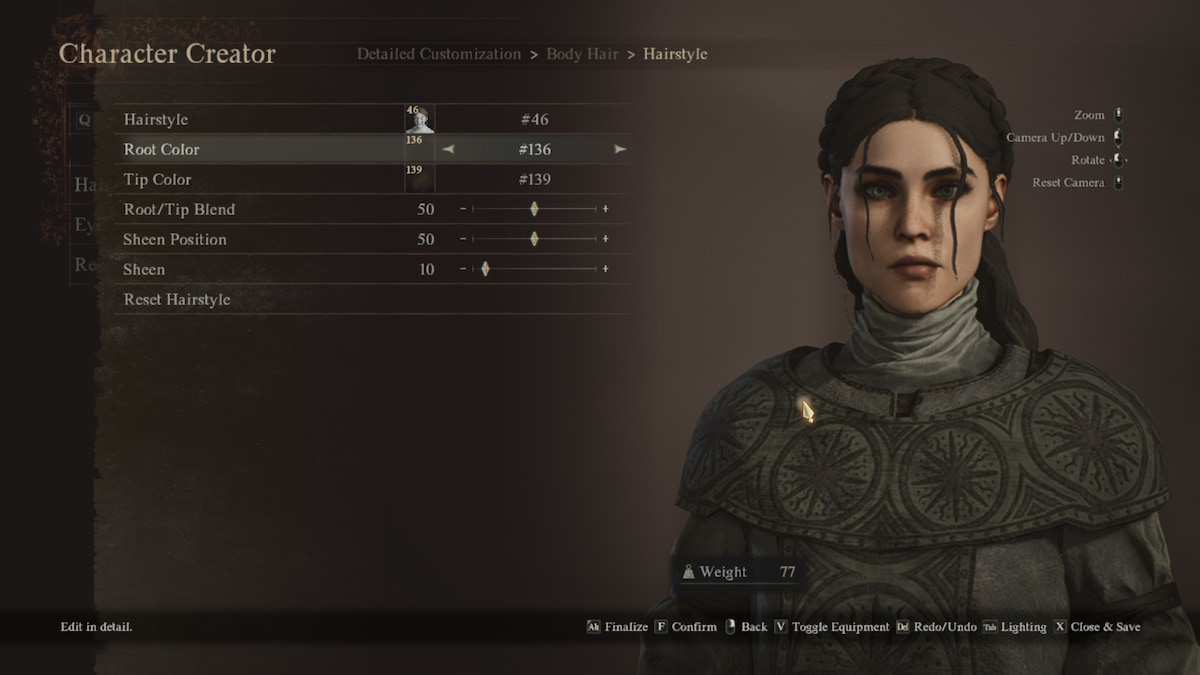
Task: Adjust the Sheen Position slider handle
Action: 534,240
